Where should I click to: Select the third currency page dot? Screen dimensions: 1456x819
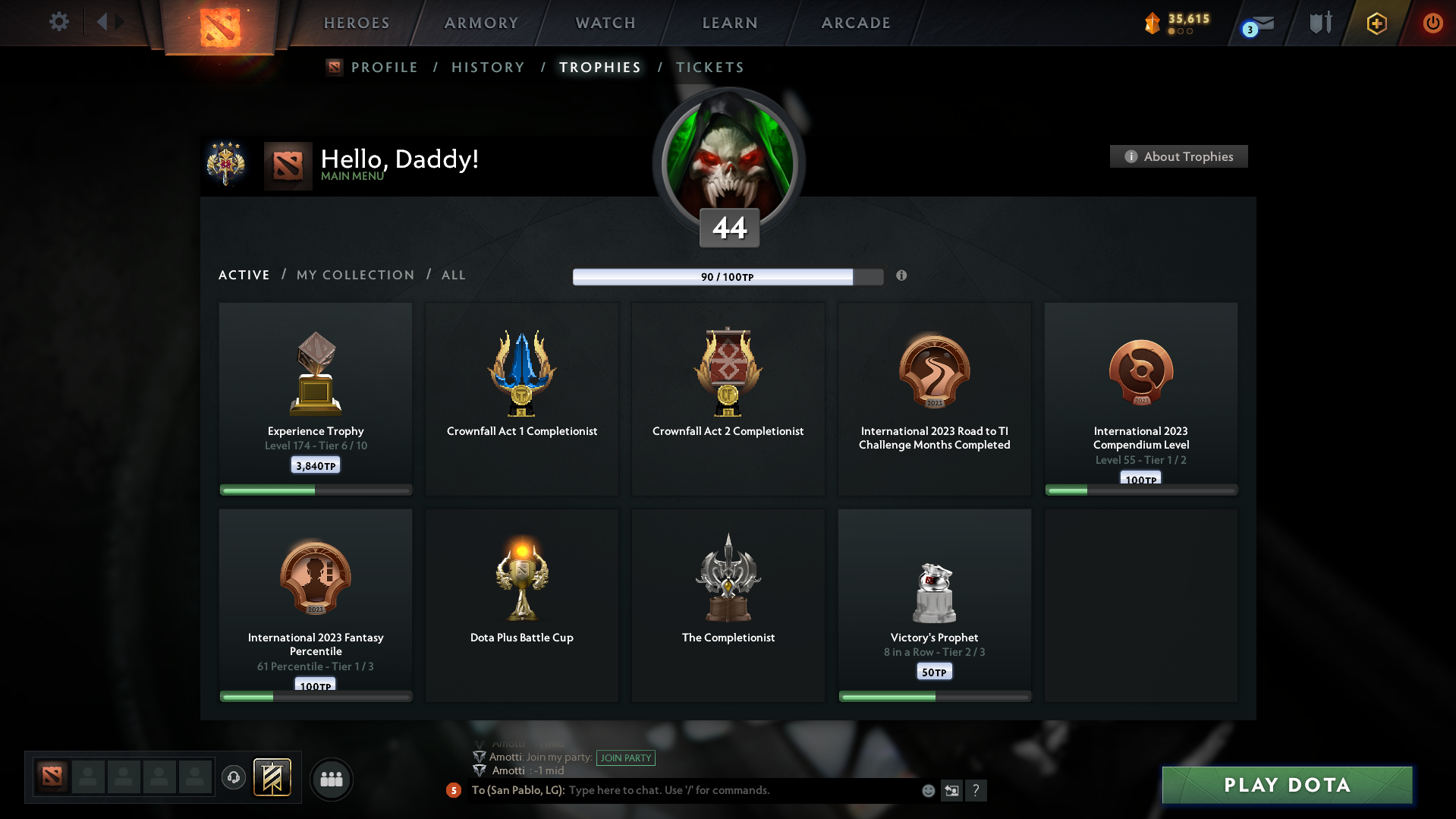(1189, 30)
